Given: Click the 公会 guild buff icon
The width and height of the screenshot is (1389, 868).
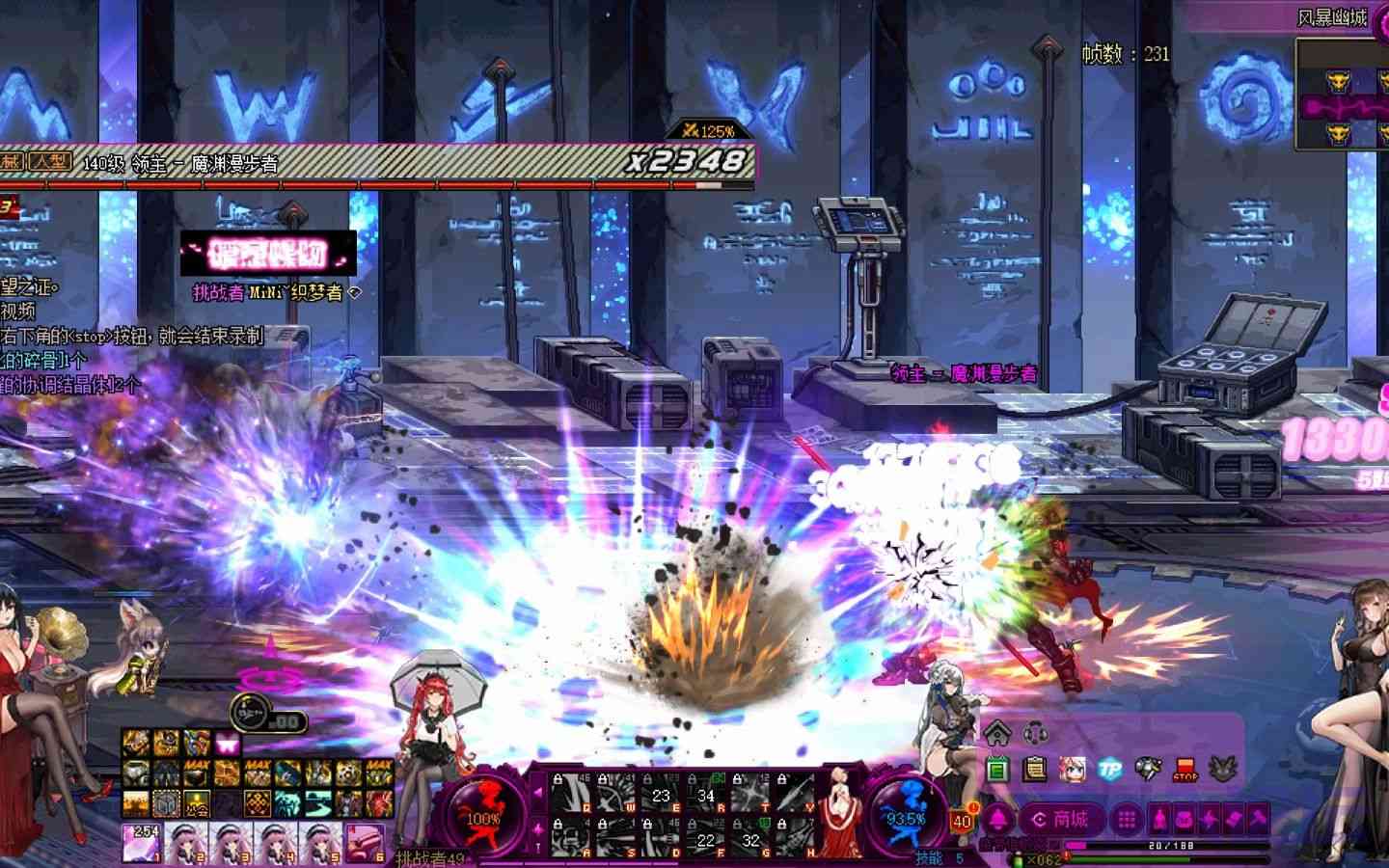Looking at the screenshot, I should point(198,802).
